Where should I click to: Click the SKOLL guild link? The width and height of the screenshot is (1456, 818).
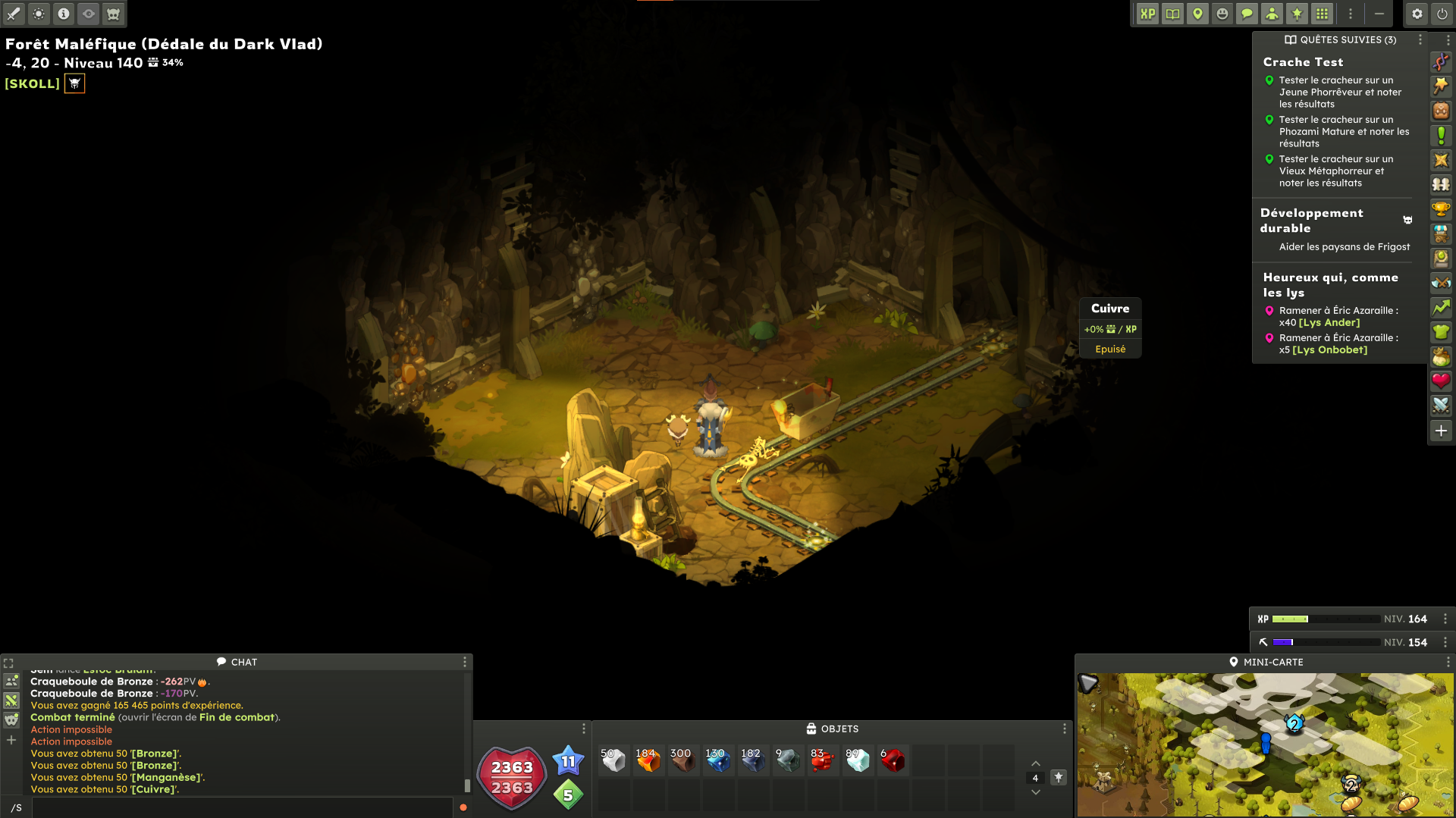coord(32,83)
